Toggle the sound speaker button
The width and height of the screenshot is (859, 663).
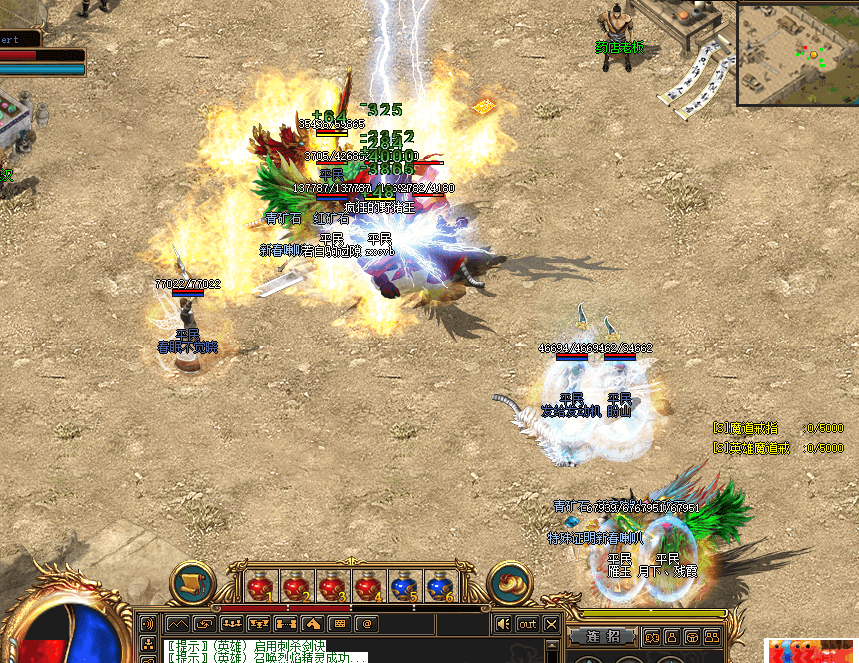(x=504, y=624)
